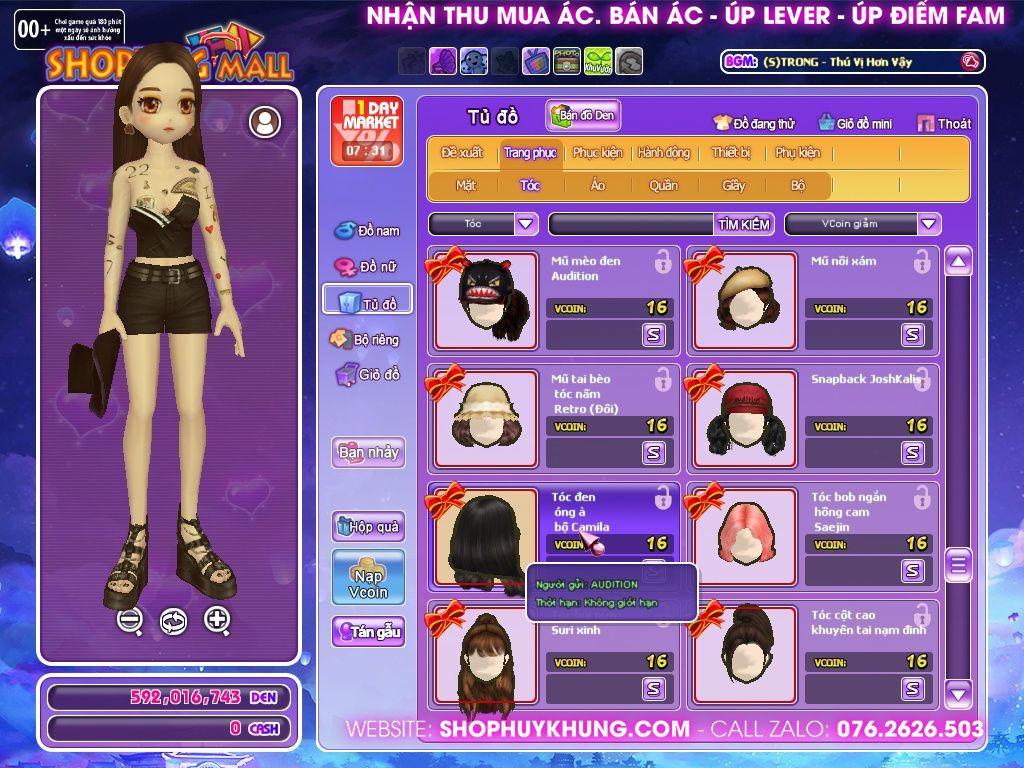
Task: Open the Tóc filter dropdown
Action: pos(526,224)
